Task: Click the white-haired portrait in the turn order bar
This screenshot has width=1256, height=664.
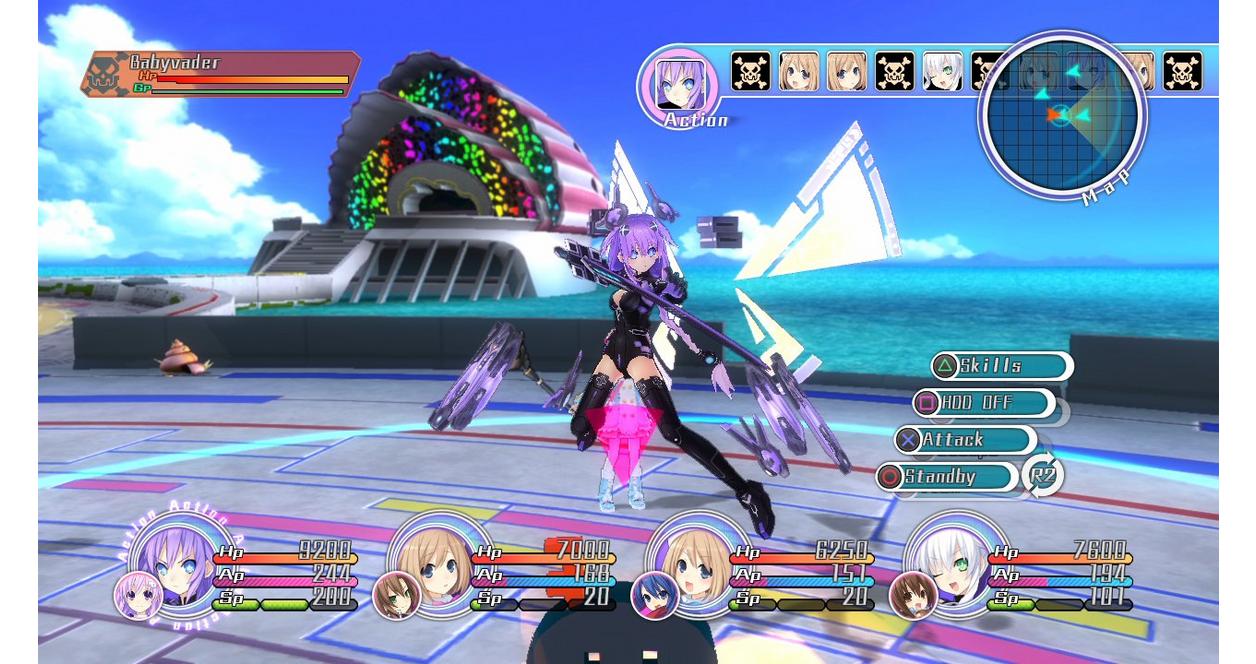Action: [942, 72]
